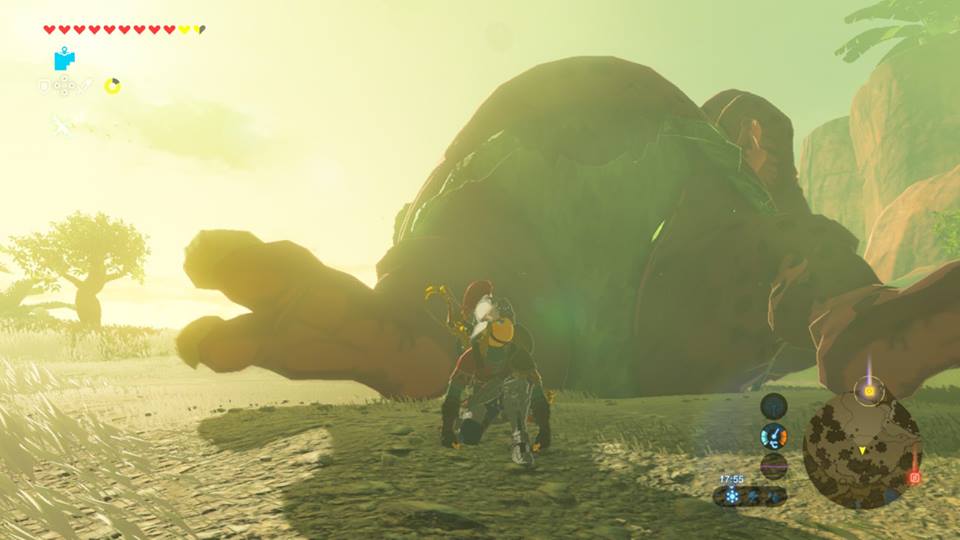Screen dimensions: 960x540
Task: Select the Sheikah Sensor indicator
Action: pyautogui.click(x=773, y=406)
